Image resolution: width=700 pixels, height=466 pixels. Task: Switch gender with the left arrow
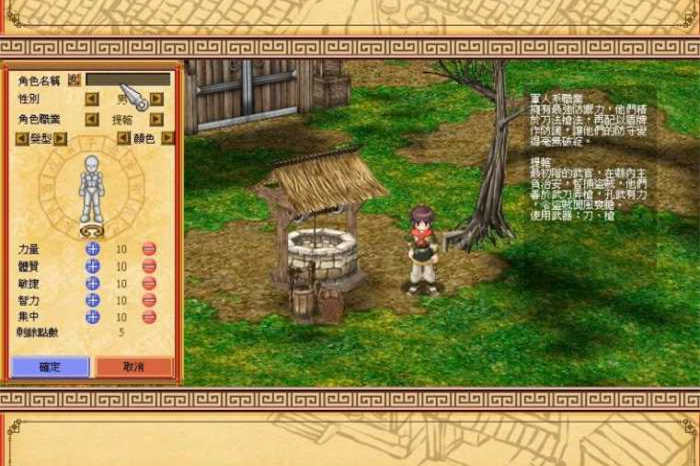click(91, 99)
